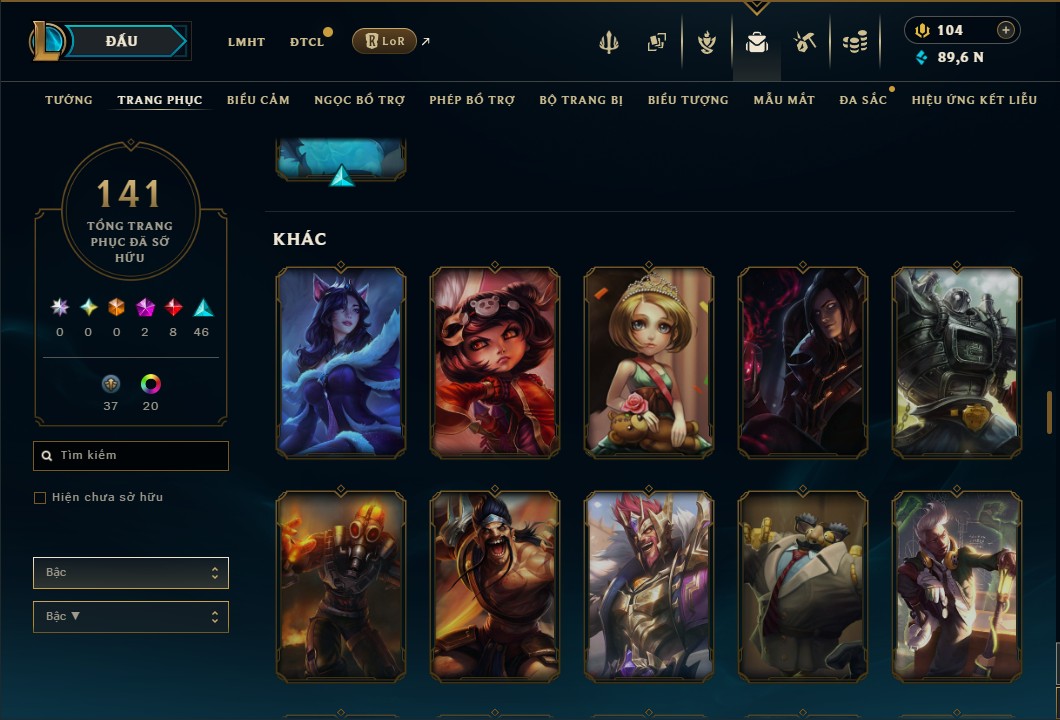The image size is (1060, 720).
Task: Open the collection backpack icon
Action: 756,42
